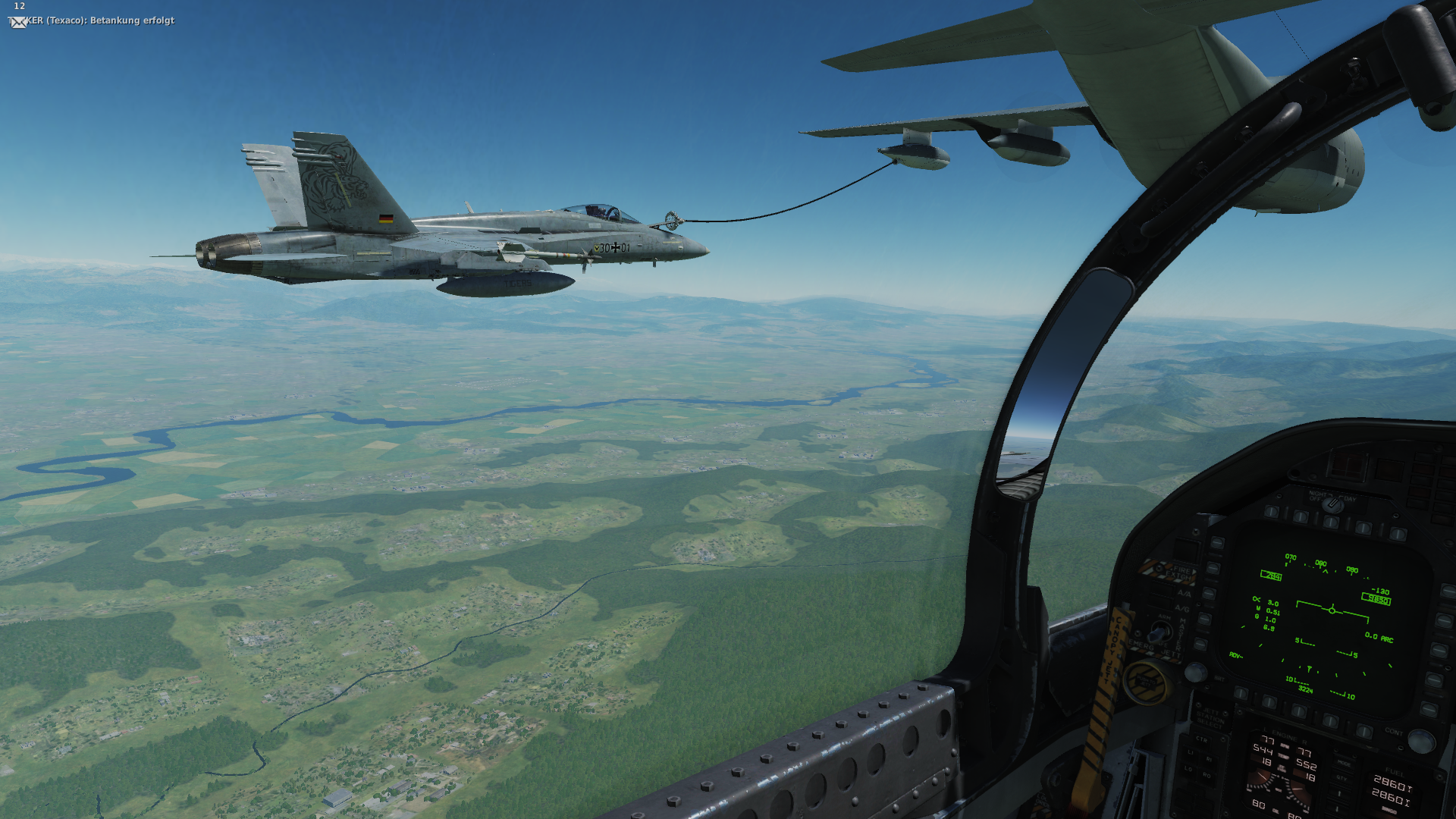Click the fuel display MODE button
This screenshot has height=819, width=1456.
[x=1343, y=764]
